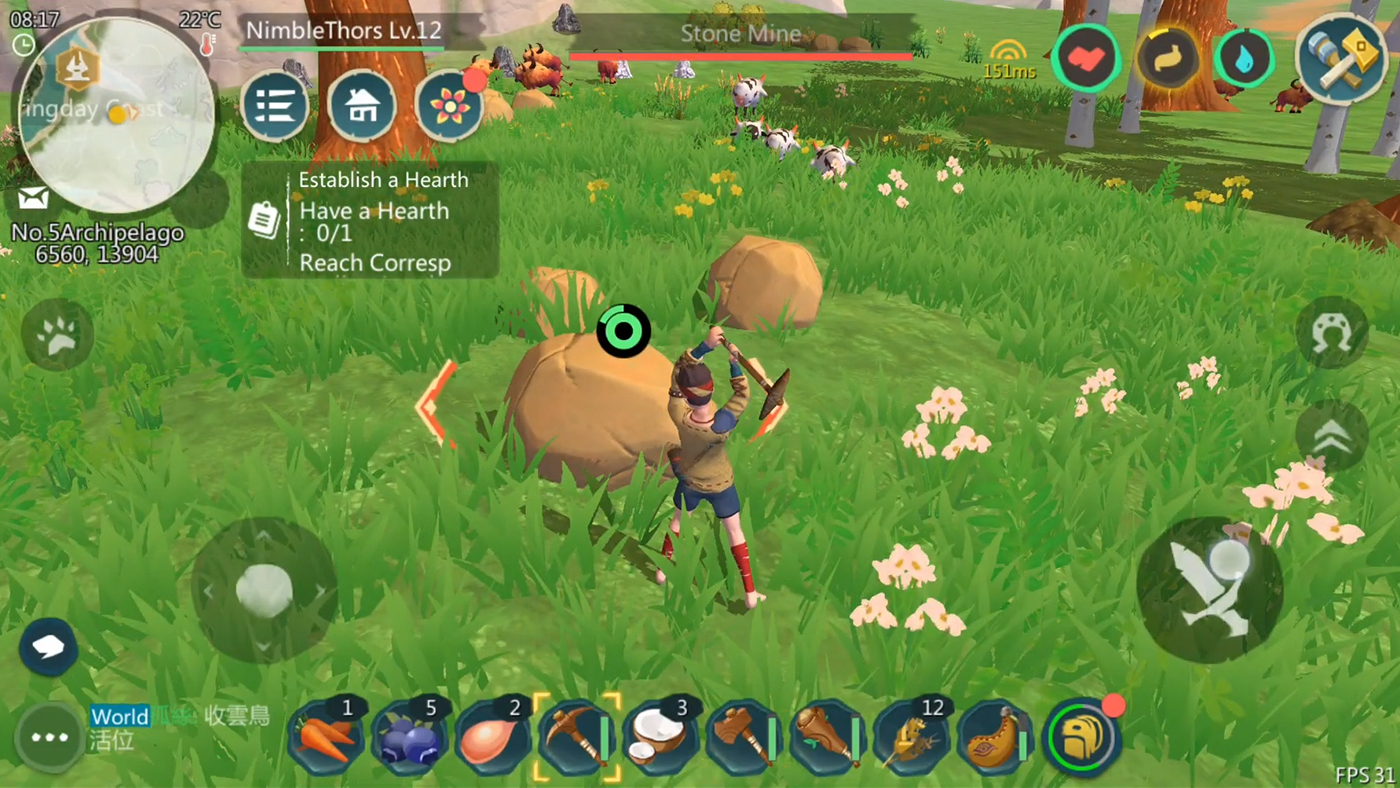The height and width of the screenshot is (788, 1400).
Task: Open the backpack inventory
Action: 1081,739
